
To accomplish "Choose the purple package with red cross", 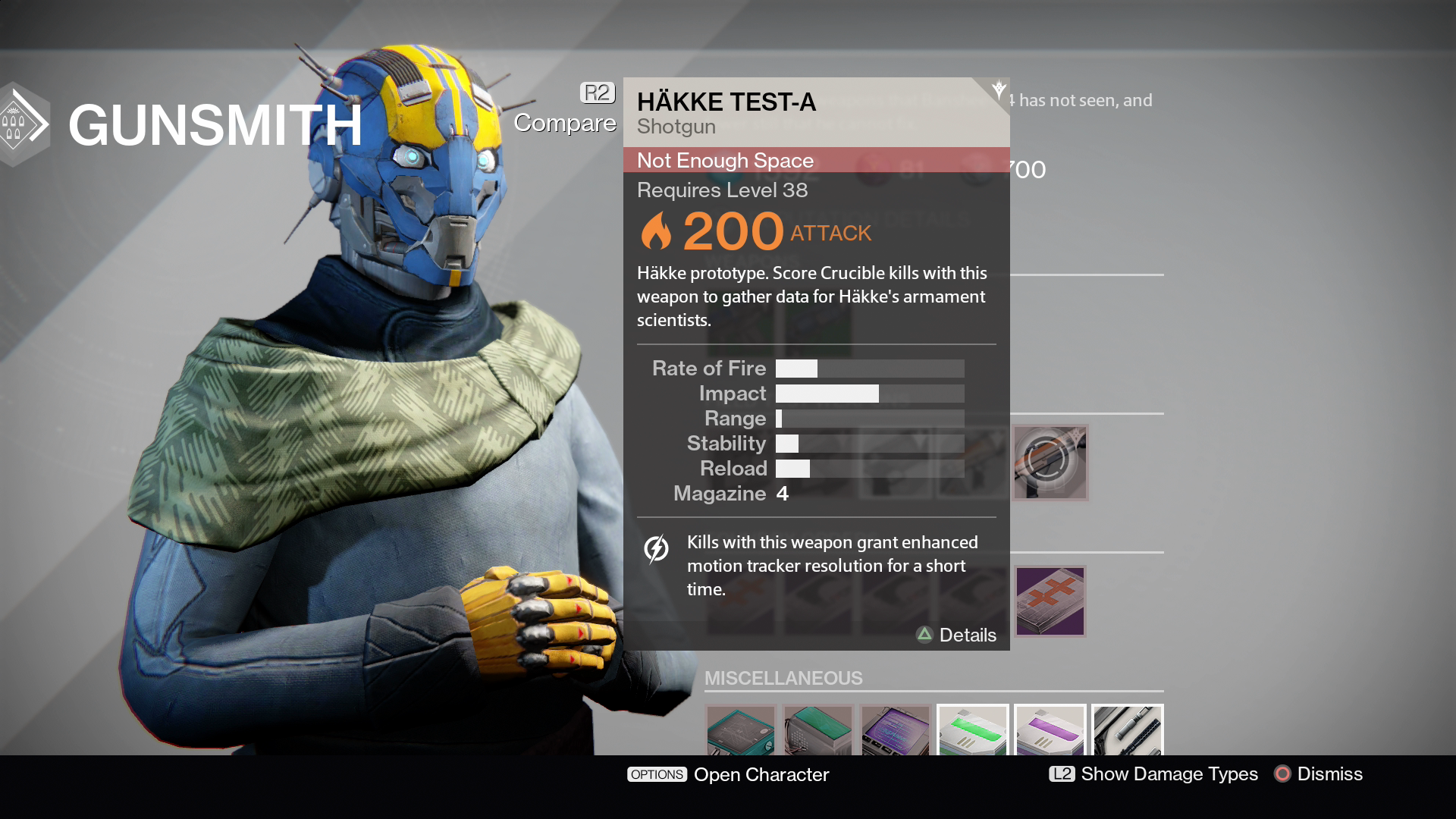I will tap(1050, 601).
